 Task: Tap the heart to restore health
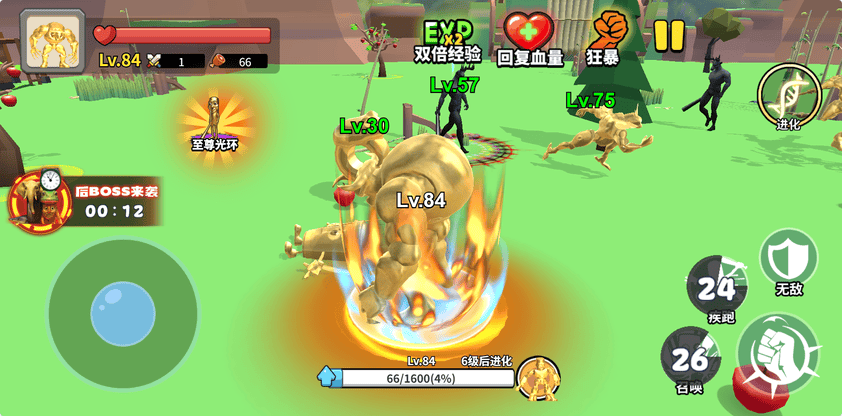(x=528, y=36)
